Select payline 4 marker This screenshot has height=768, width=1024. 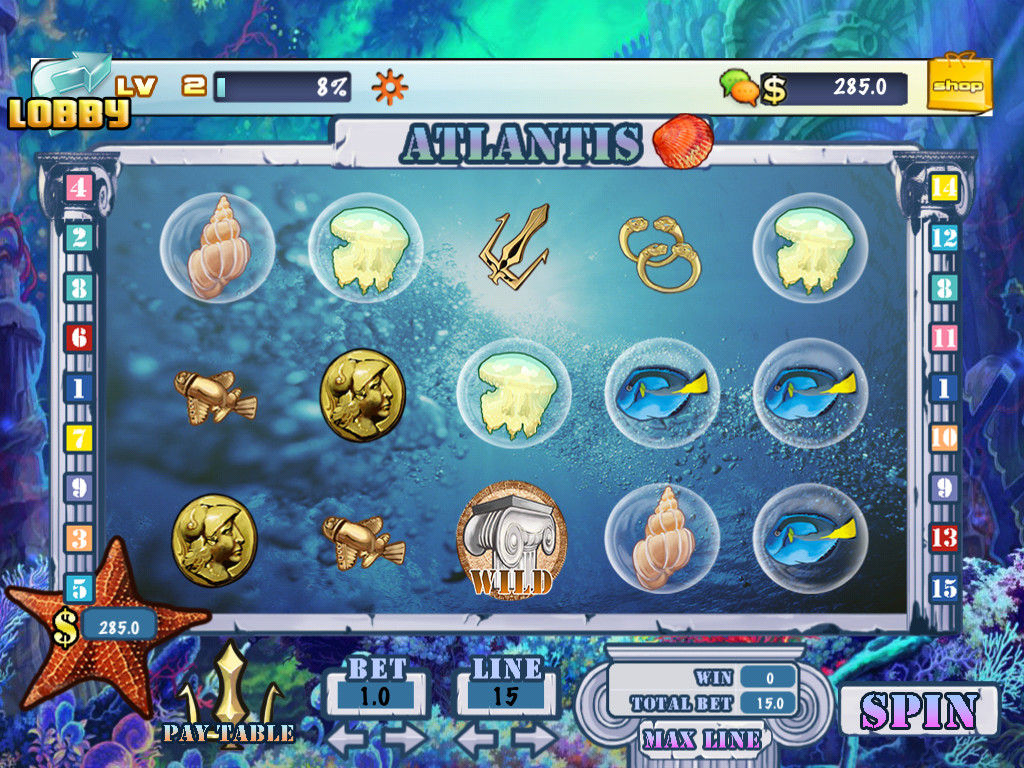pos(80,187)
